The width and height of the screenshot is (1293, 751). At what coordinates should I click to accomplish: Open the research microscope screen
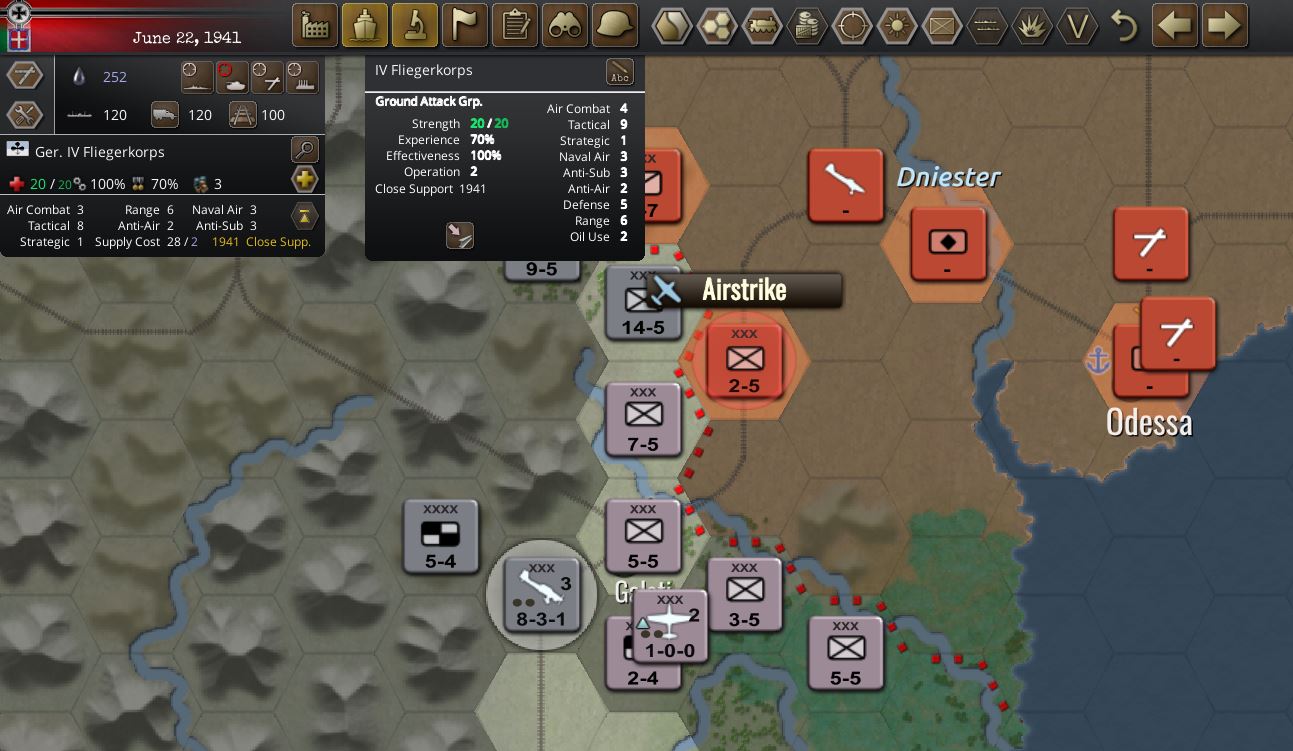[x=415, y=24]
